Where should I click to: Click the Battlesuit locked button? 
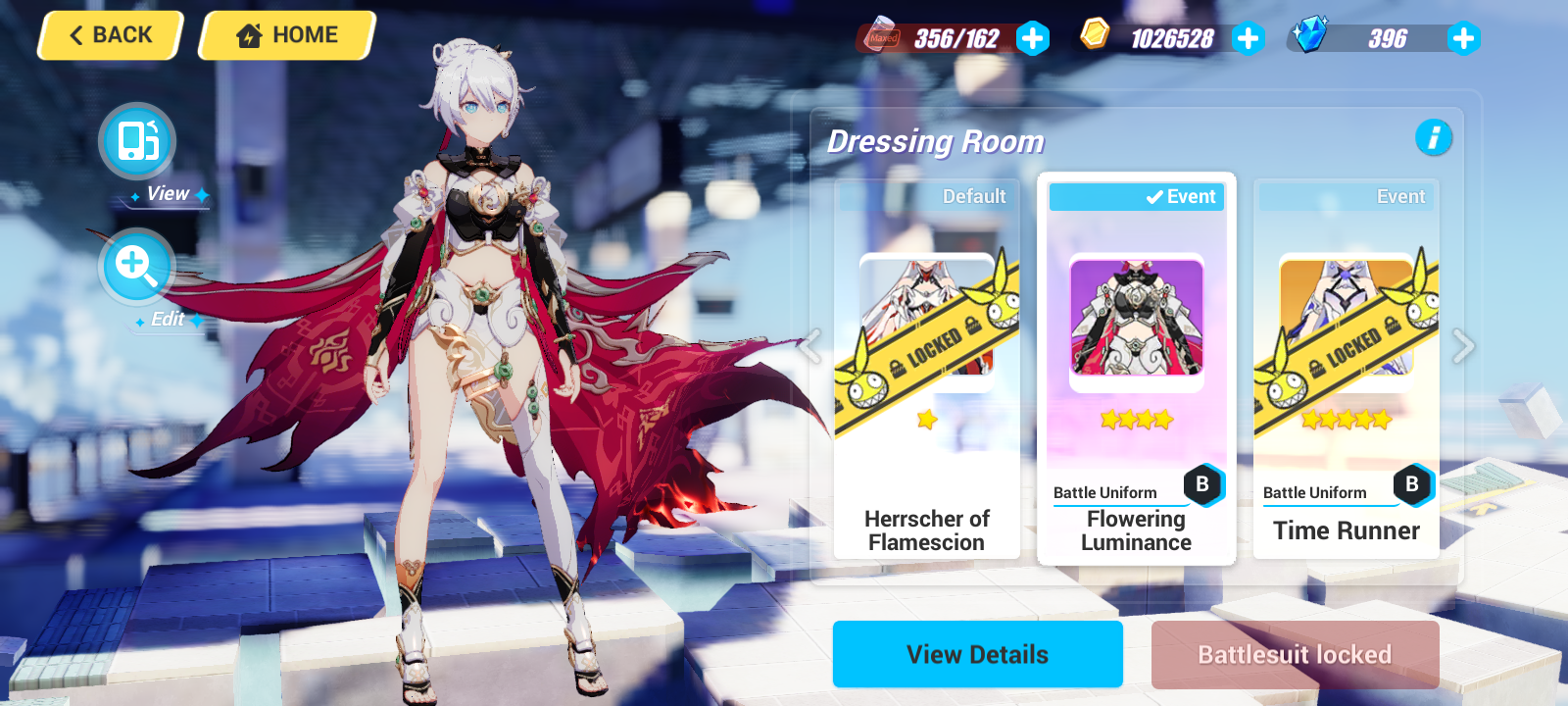click(1296, 654)
